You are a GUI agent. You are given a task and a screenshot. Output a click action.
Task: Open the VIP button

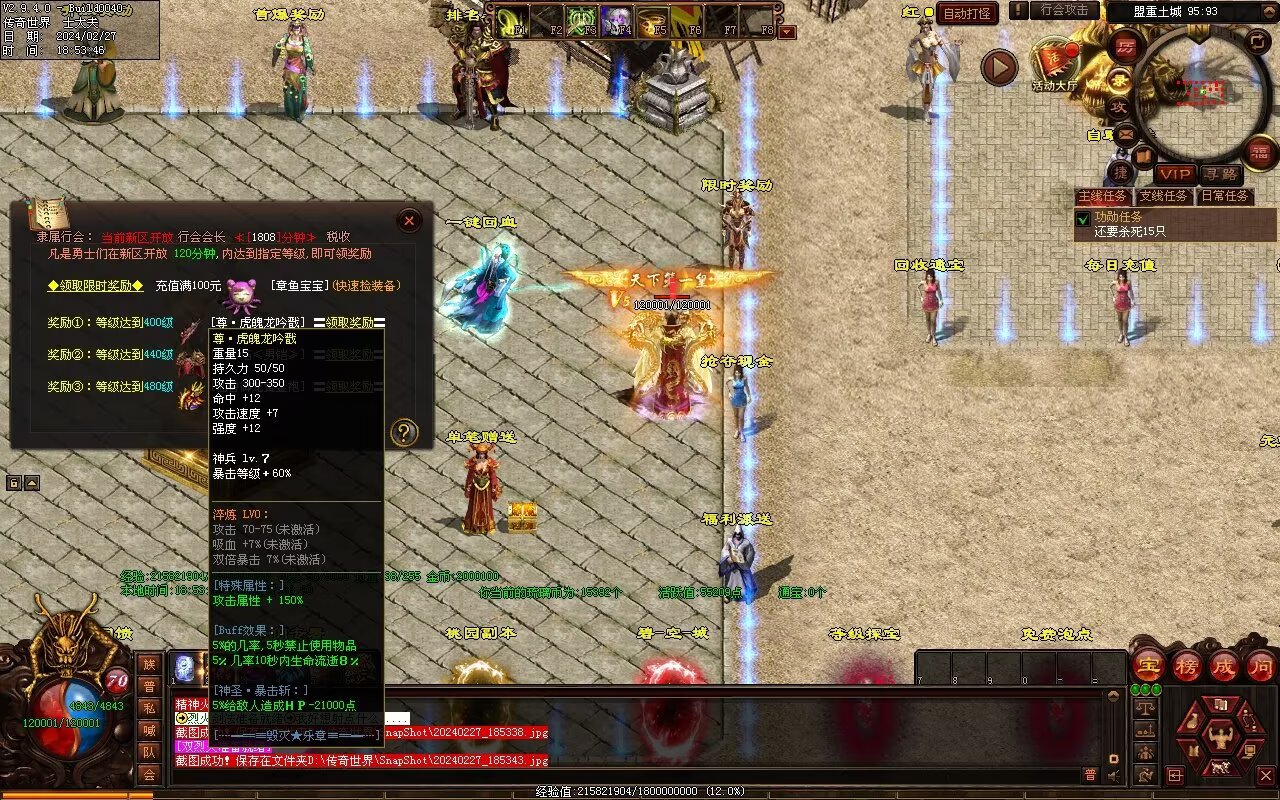point(1175,175)
